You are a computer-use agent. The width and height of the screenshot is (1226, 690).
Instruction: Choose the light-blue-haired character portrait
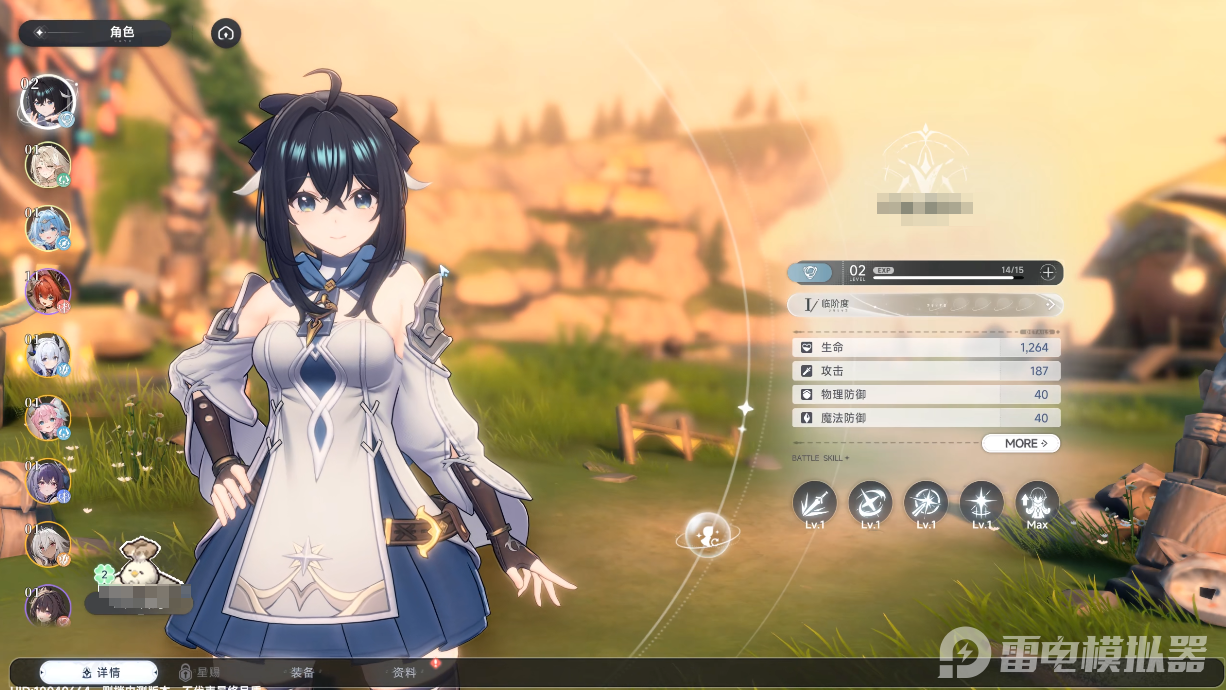point(47,228)
